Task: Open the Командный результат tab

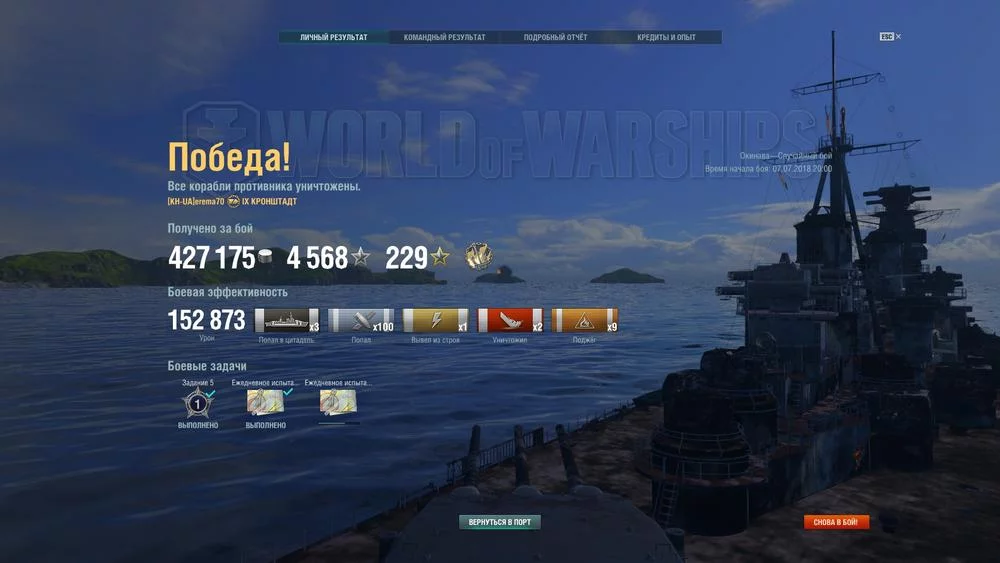Action: tap(444, 38)
